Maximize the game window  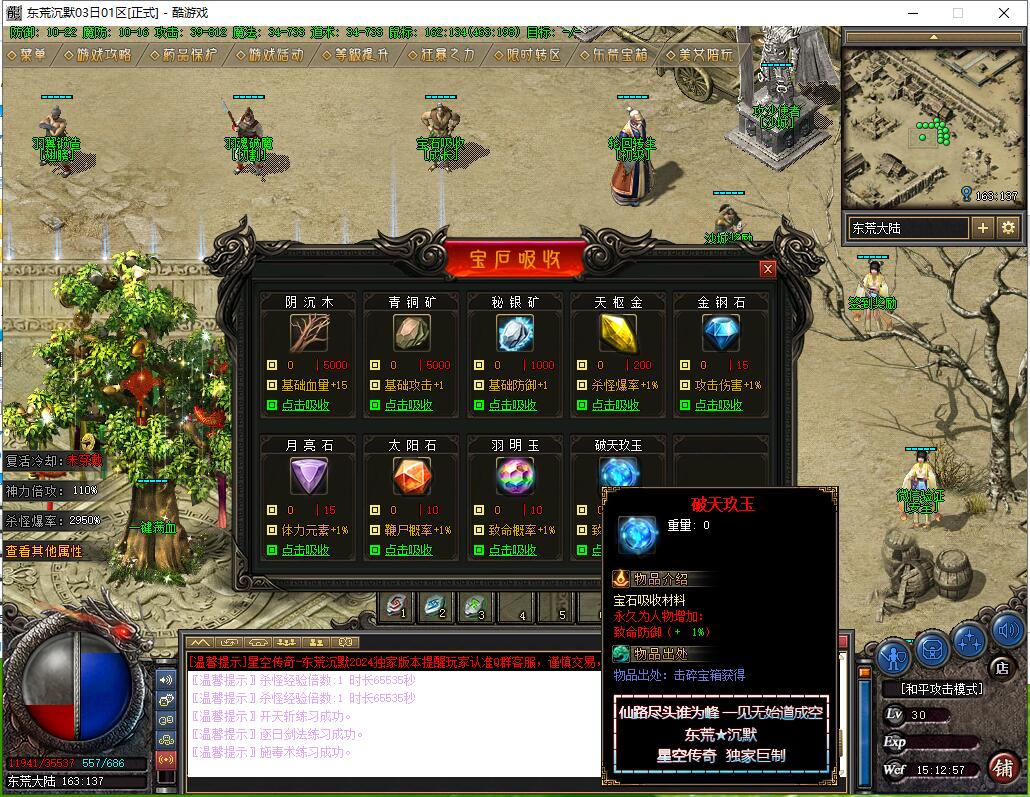[958, 13]
